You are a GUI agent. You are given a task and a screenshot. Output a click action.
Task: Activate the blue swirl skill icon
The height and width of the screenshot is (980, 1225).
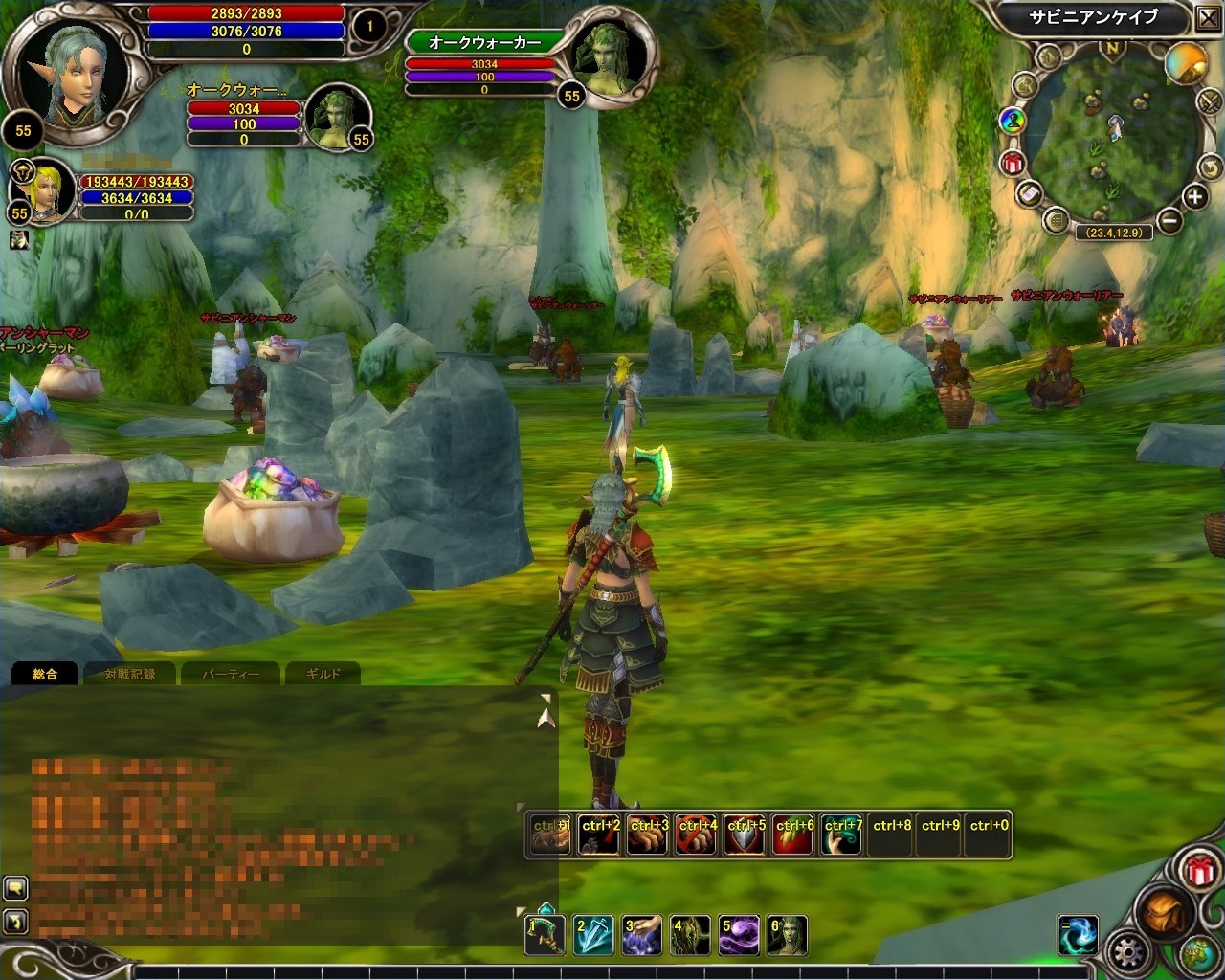pyautogui.click(x=1079, y=936)
